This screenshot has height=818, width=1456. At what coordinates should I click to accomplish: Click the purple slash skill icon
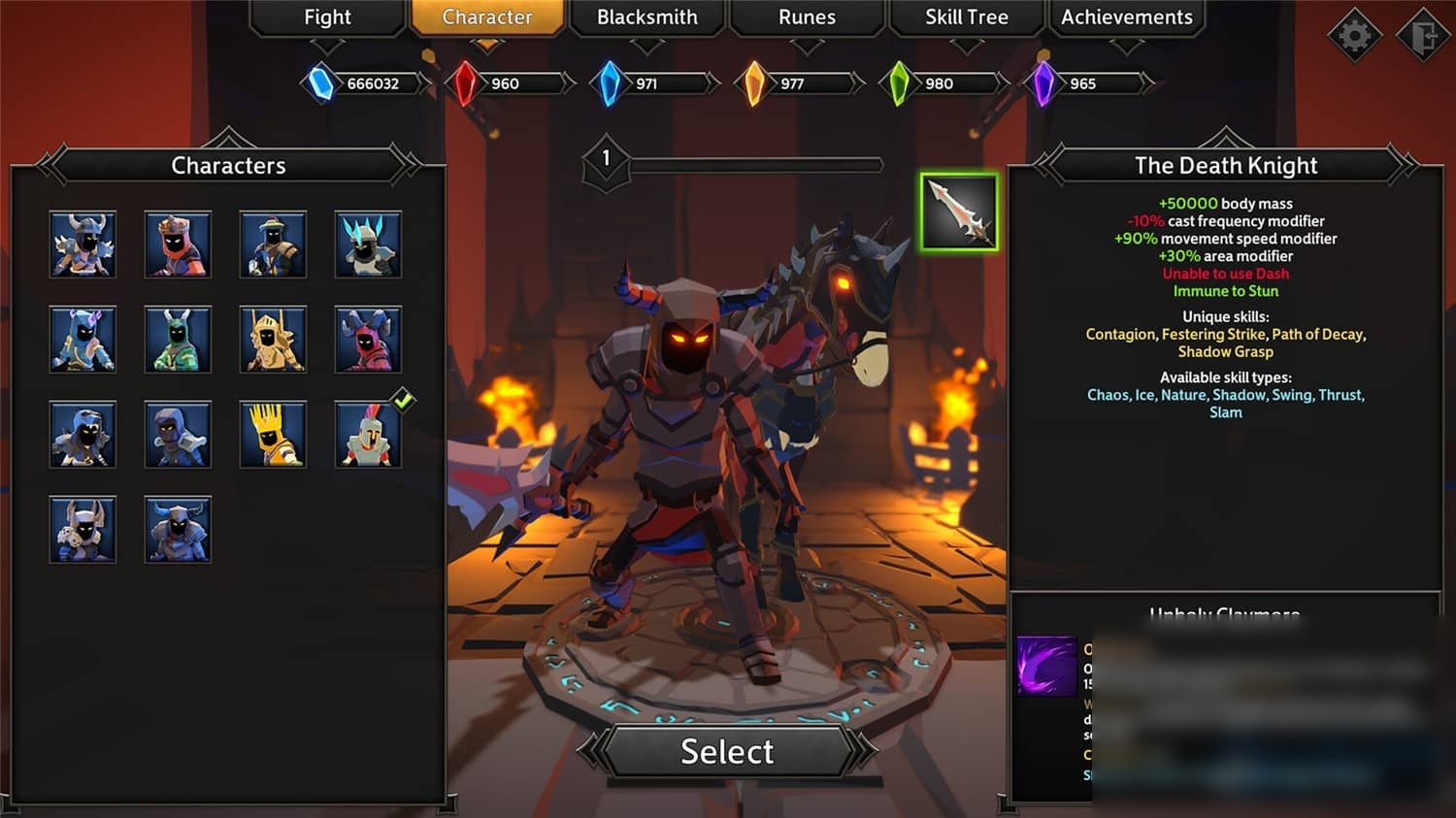click(1046, 667)
